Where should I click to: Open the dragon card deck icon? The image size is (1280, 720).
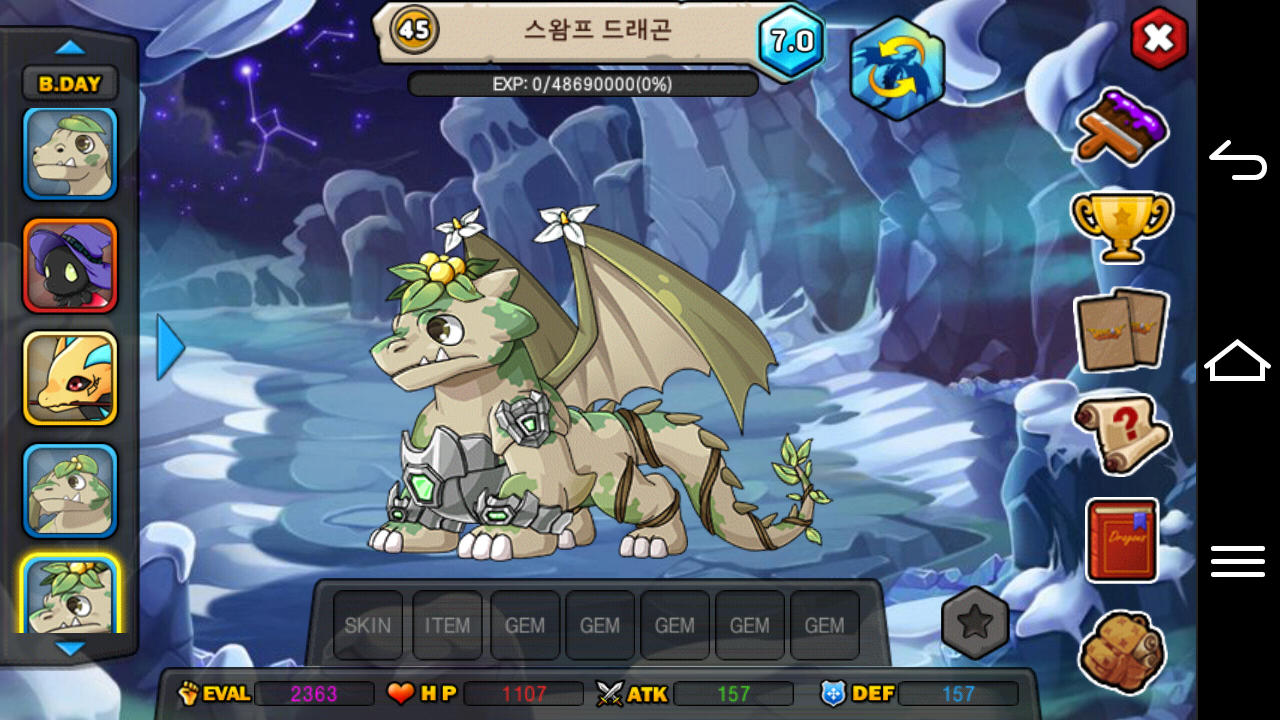(1121, 330)
